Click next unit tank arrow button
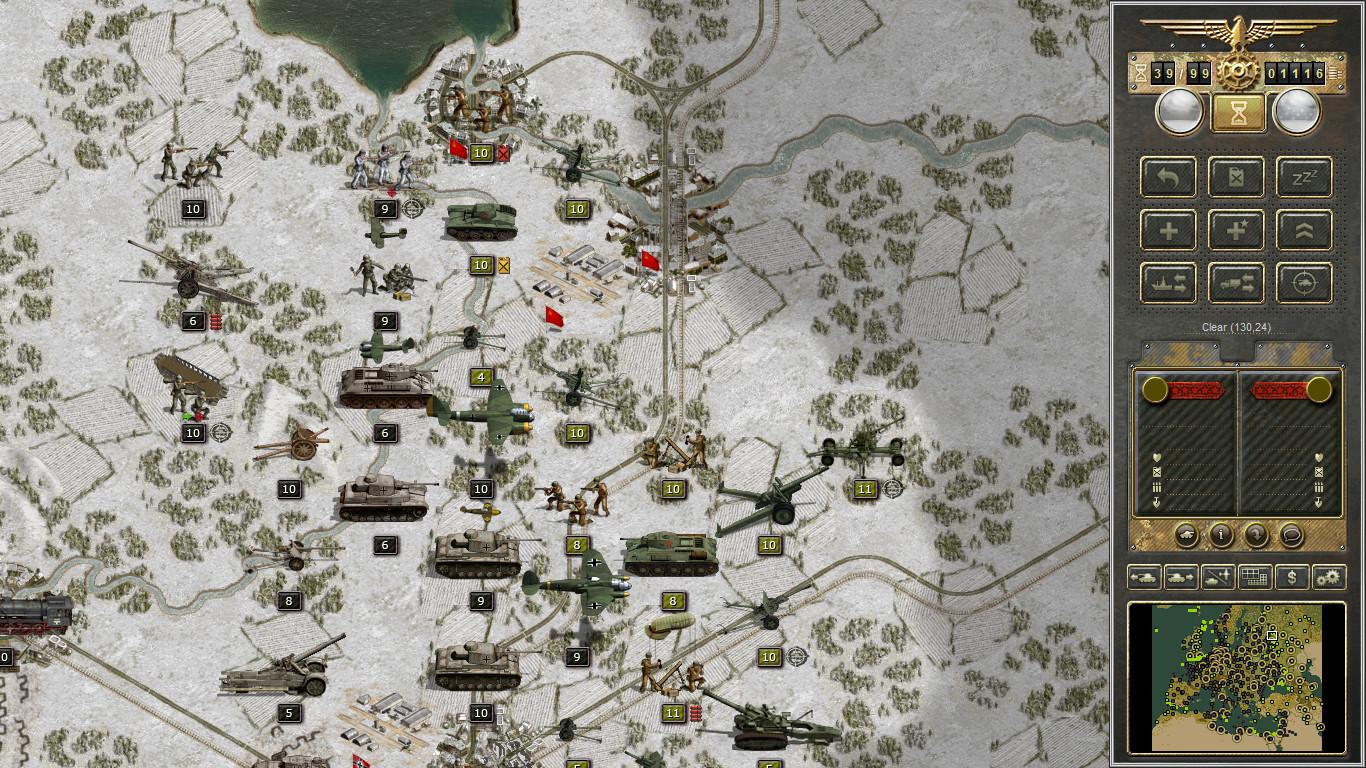Image resolution: width=1366 pixels, height=768 pixels. coord(1180,577)
